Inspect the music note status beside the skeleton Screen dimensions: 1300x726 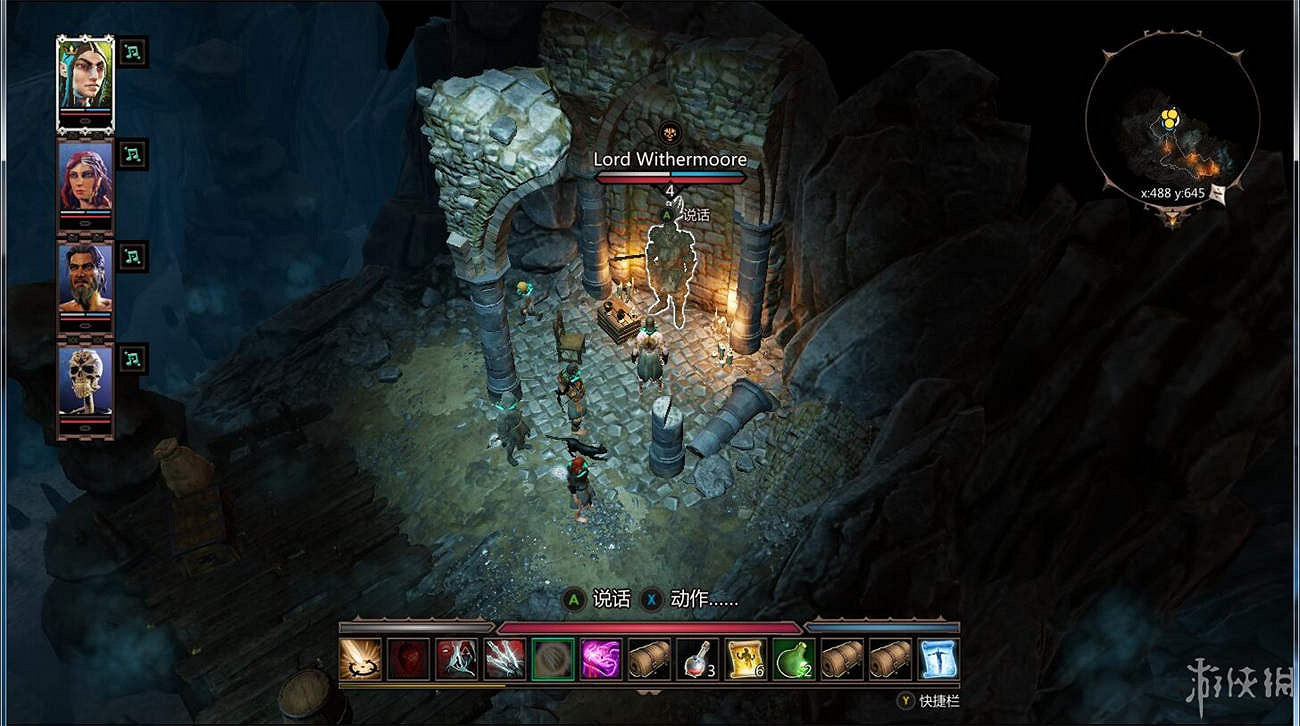(133, 358)
